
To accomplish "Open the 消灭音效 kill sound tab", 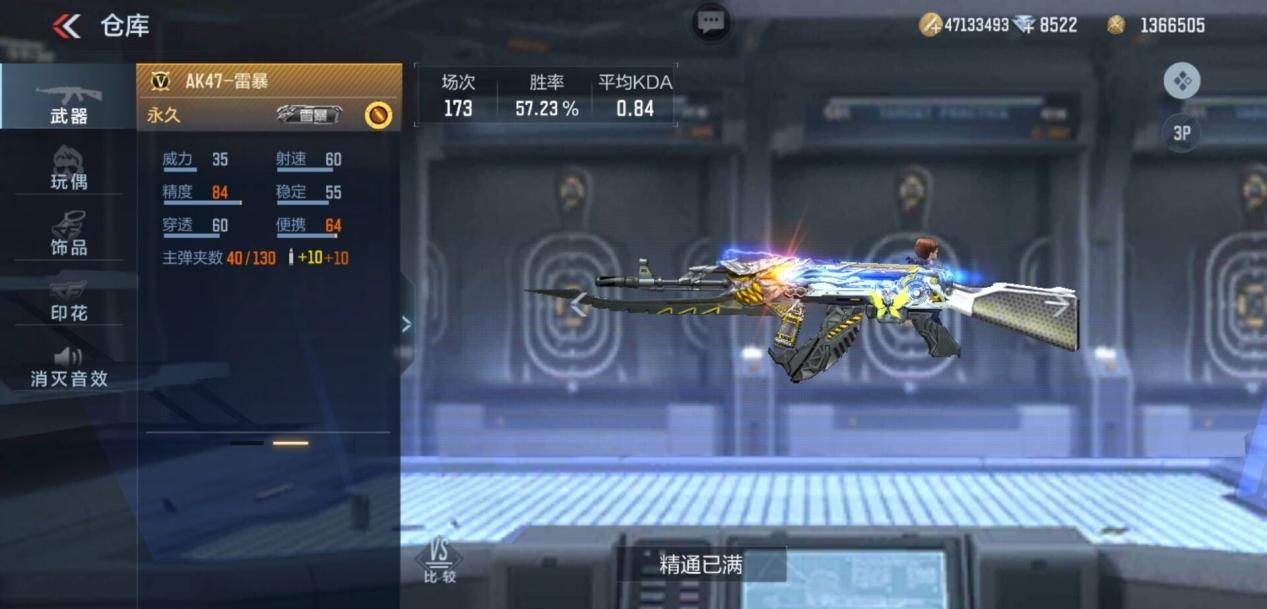I will click(x=68, y=367).
